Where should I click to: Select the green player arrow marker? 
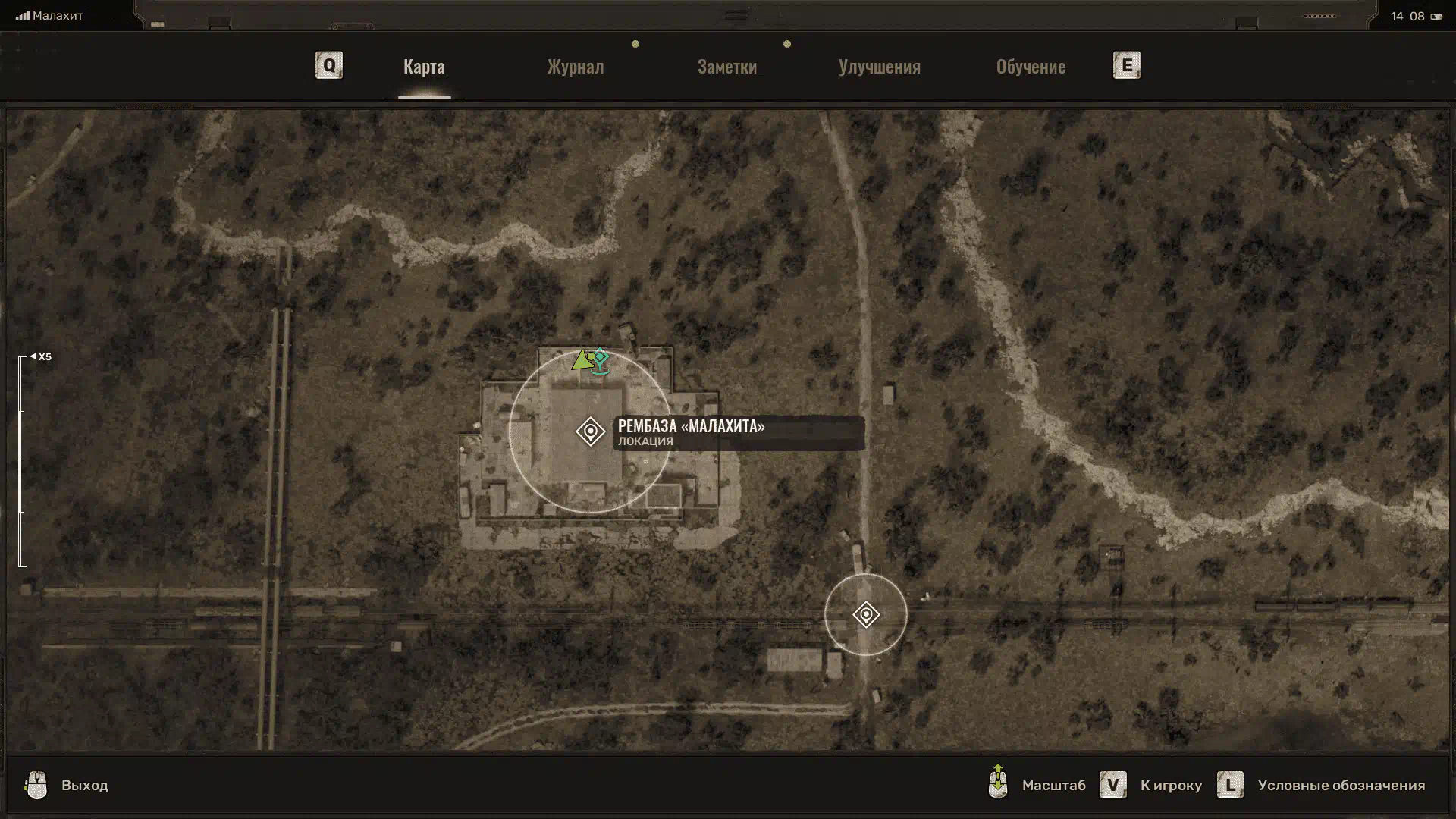[x=581, y=360]
